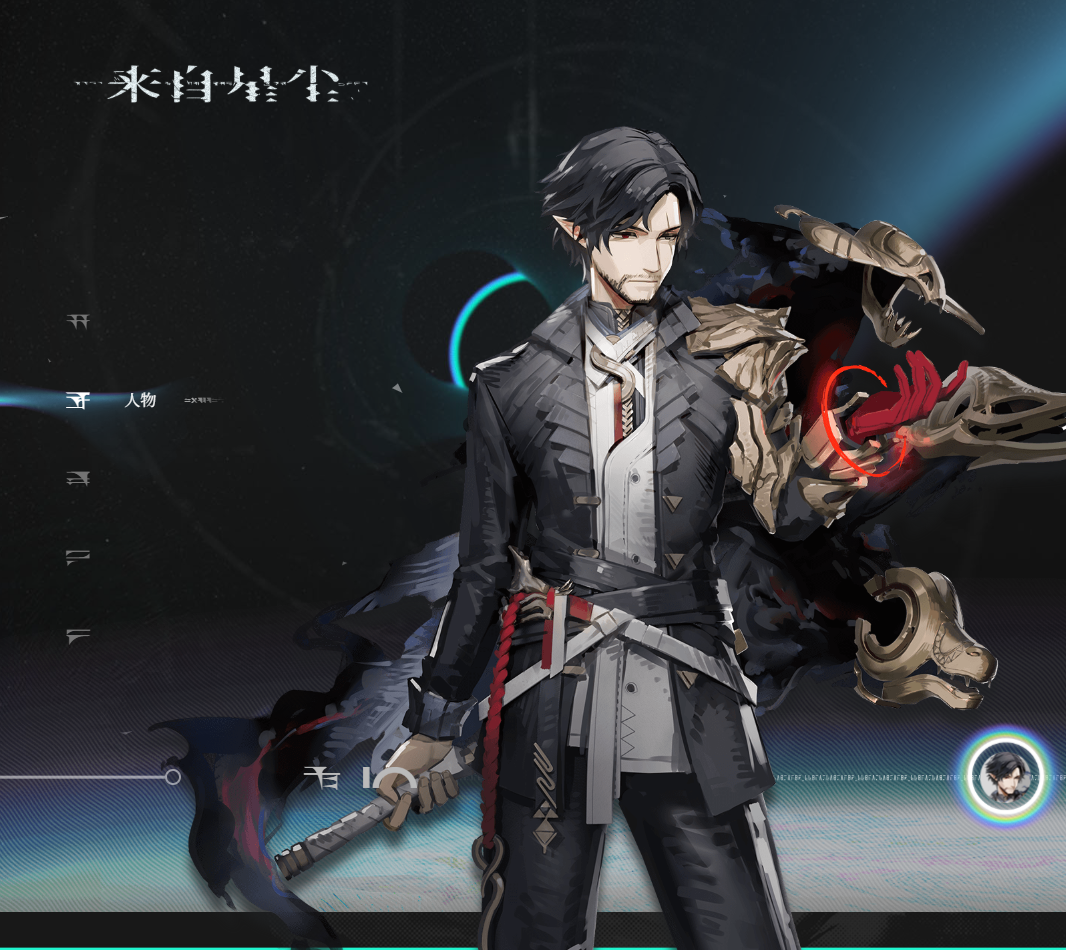Choose the dark-haired character's round portrait

pyautogui.click(x=1004, y=776)
